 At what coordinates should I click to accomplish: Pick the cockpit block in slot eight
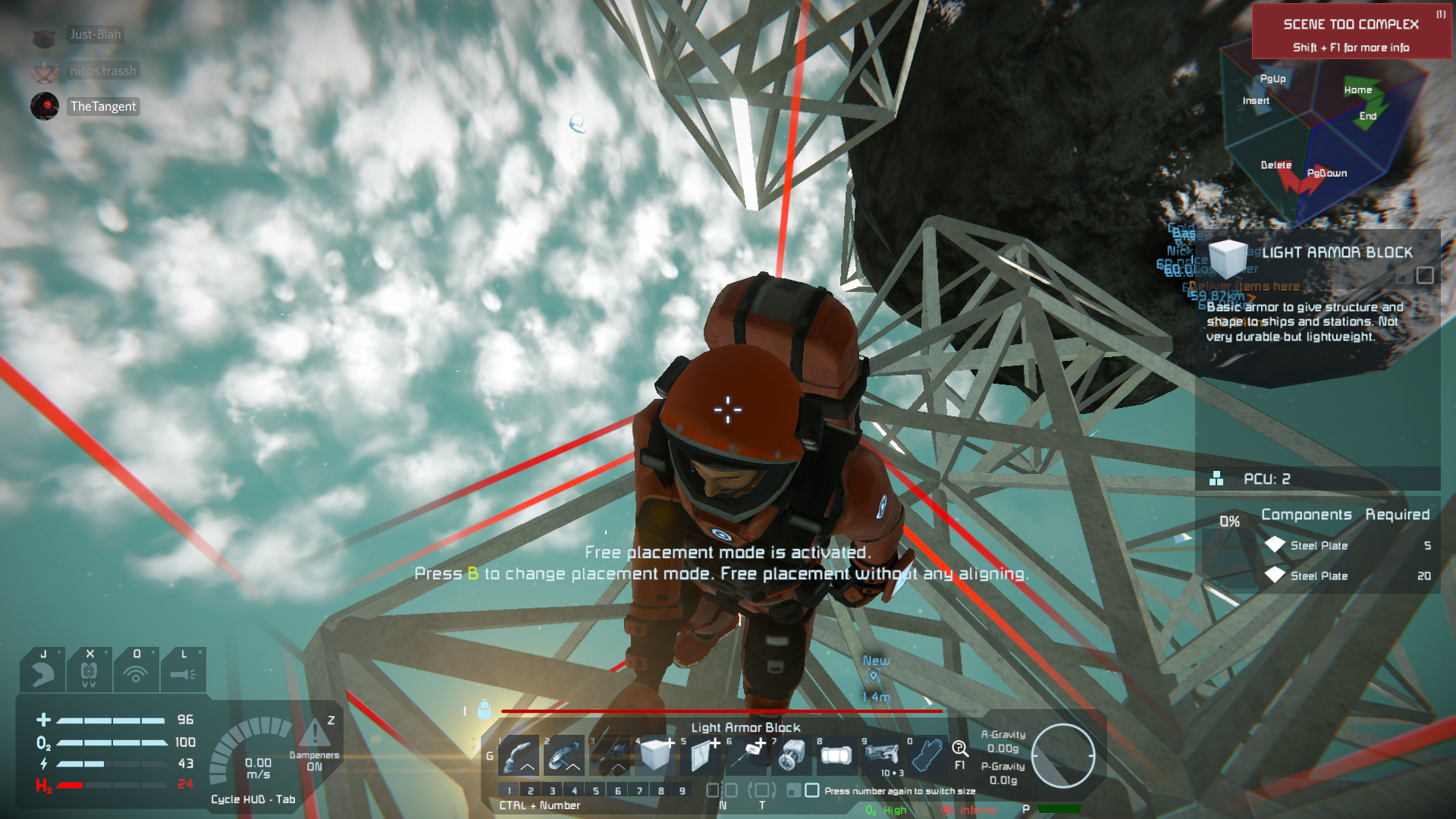click(x=836, y=755)
